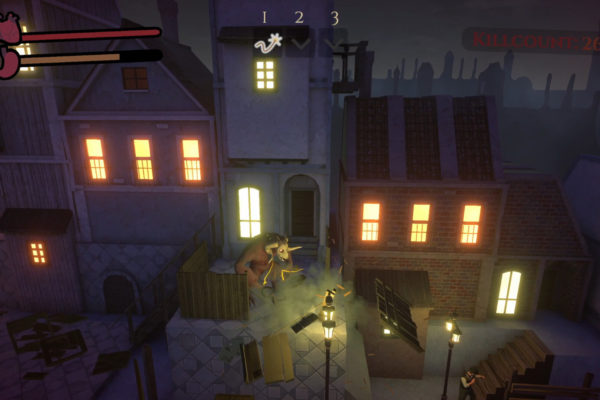
Task: Select the sparkle wand ability in slot 1
Action: pos(265,41)
